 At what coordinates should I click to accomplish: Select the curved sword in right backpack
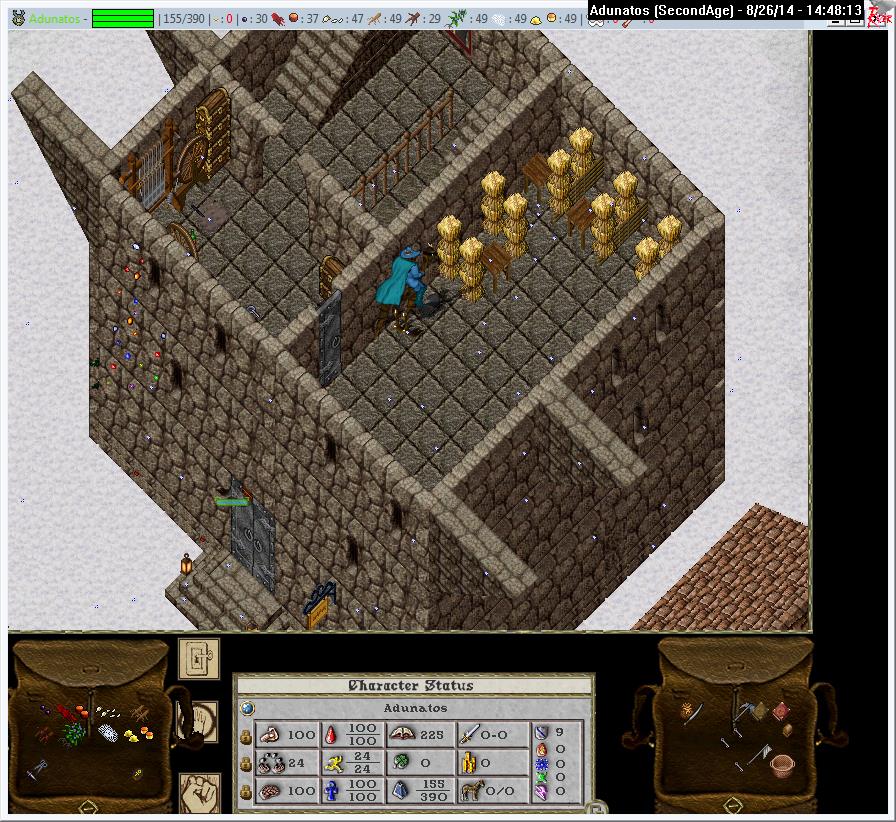pos(694,712)
